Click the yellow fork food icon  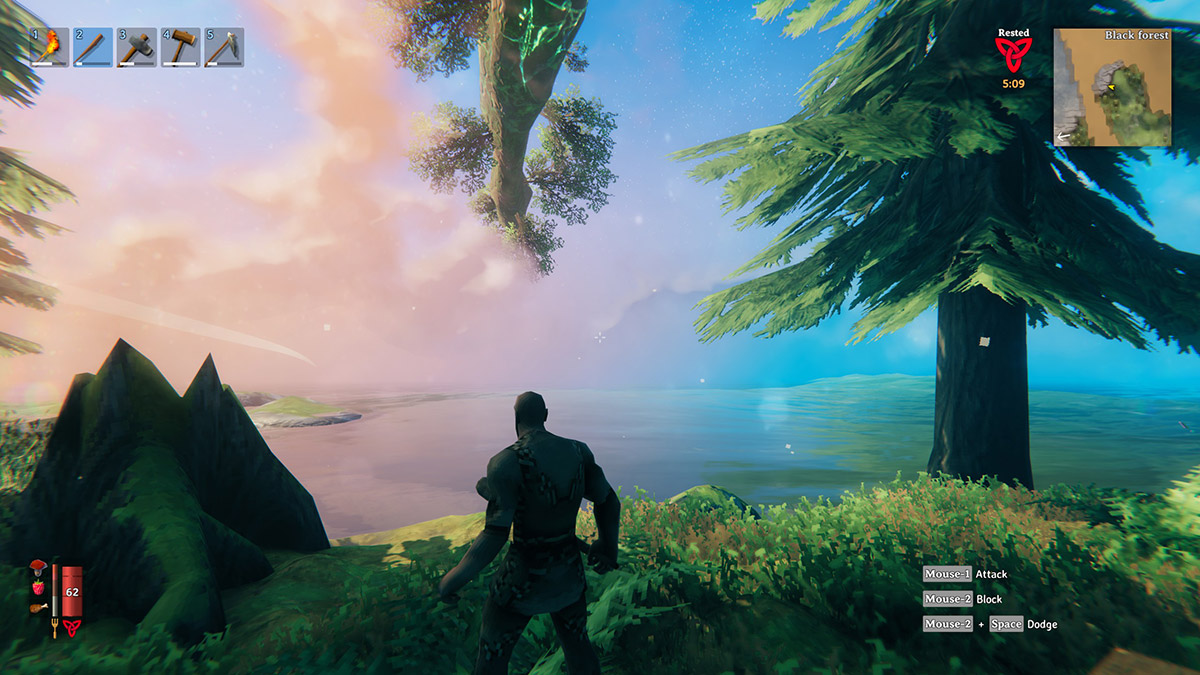[x=54, y=628]
